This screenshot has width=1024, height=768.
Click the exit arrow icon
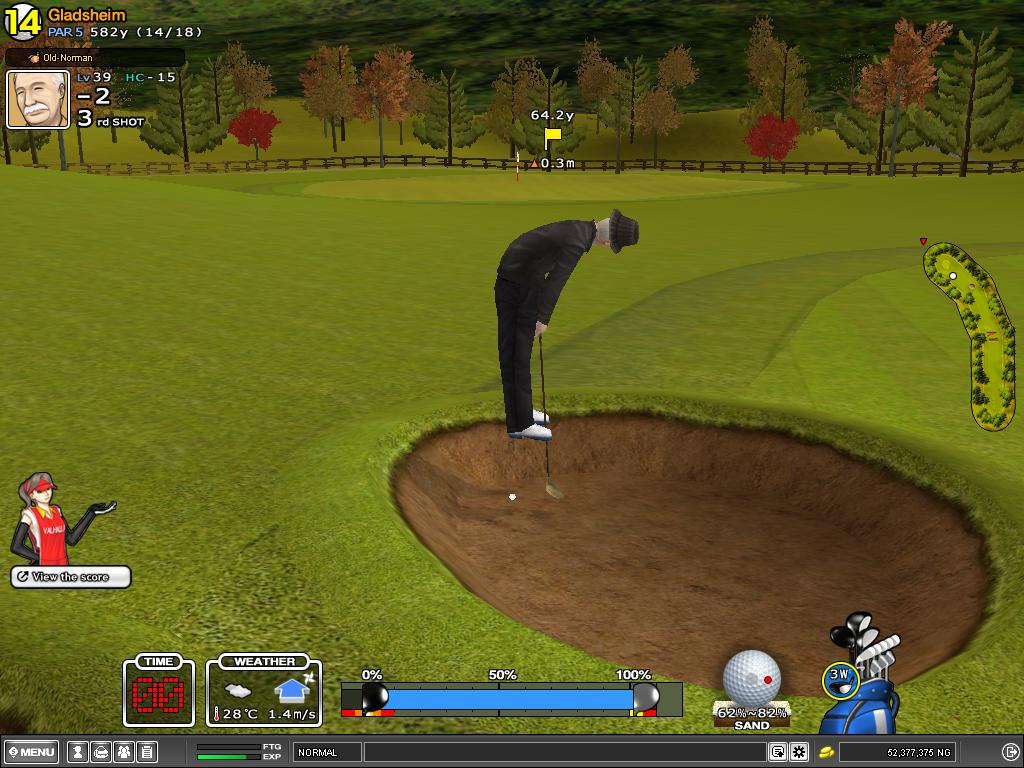coord(1010,752)
